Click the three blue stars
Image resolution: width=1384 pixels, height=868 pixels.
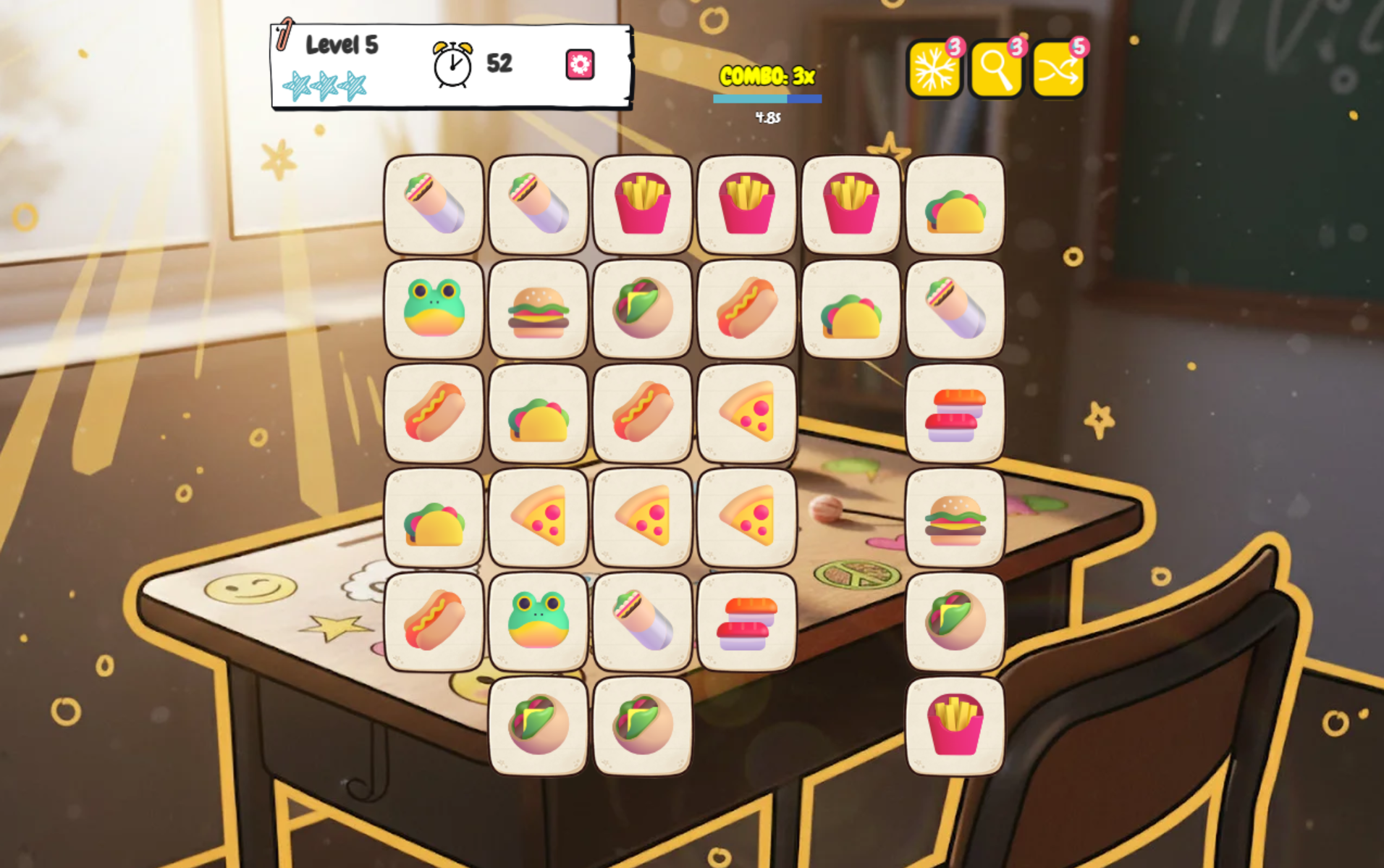tap(324, 84)
